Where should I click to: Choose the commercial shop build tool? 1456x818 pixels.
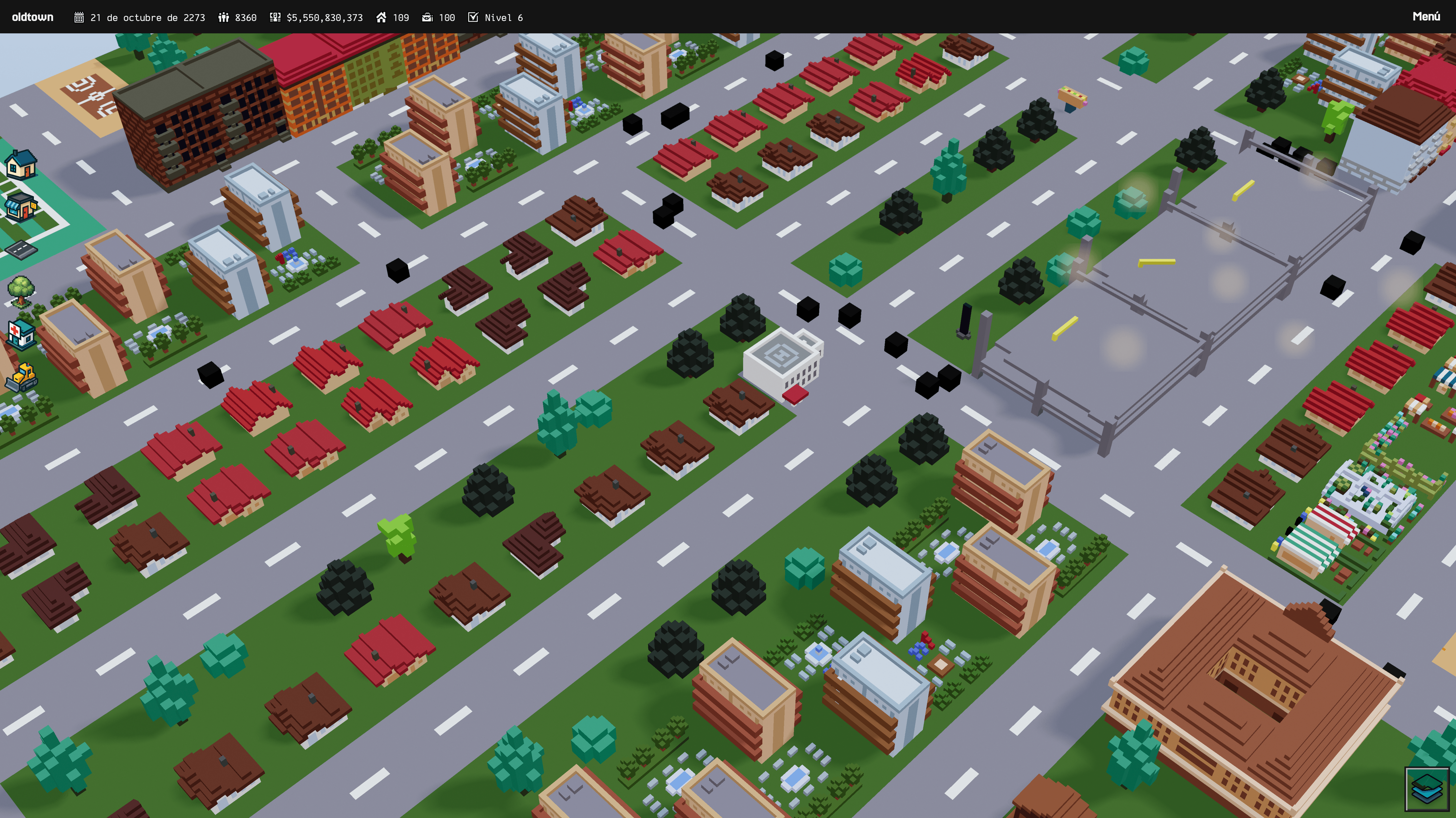[21, 206]
